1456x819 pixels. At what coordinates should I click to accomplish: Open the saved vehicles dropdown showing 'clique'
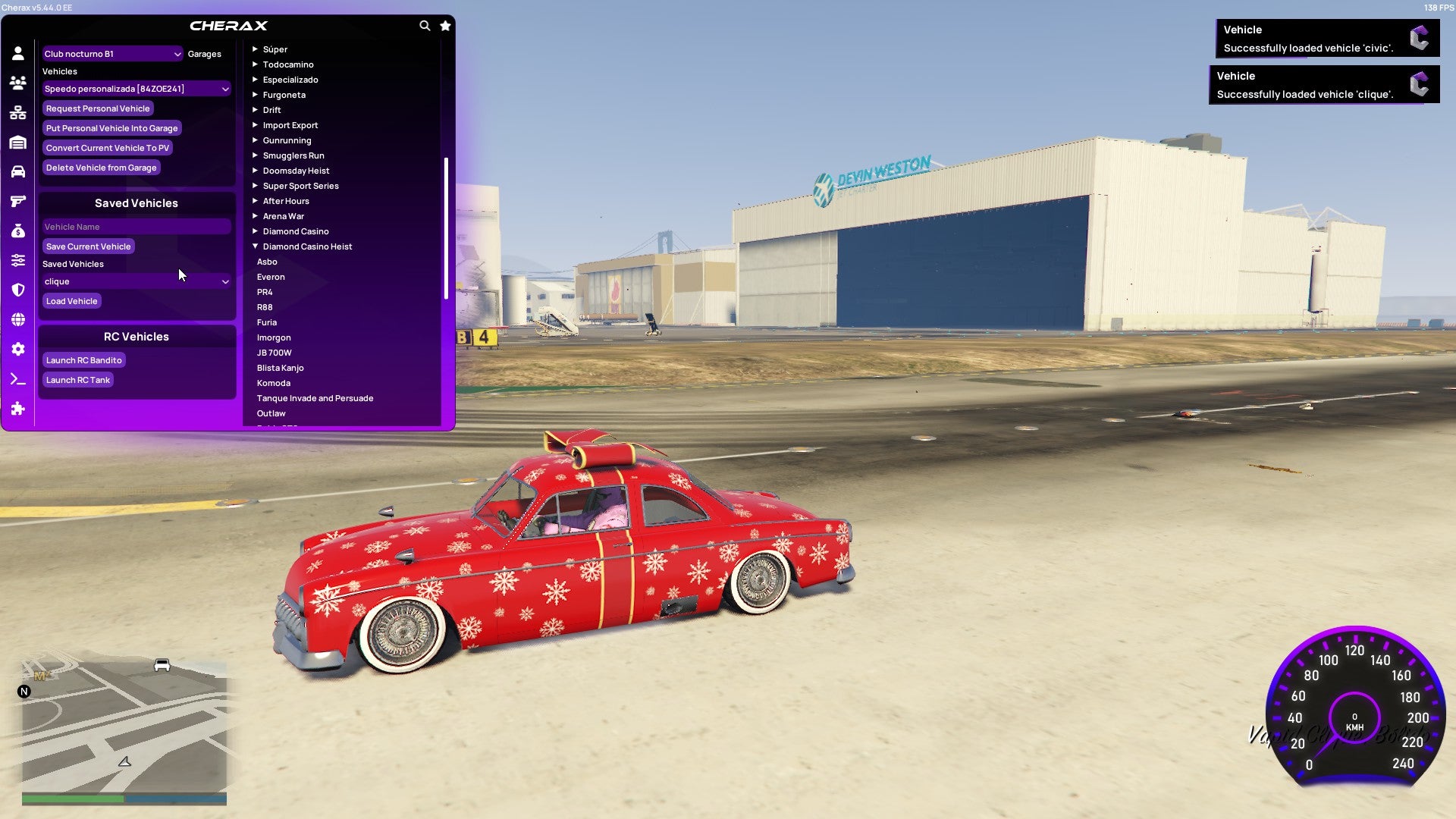click(136, 281)
